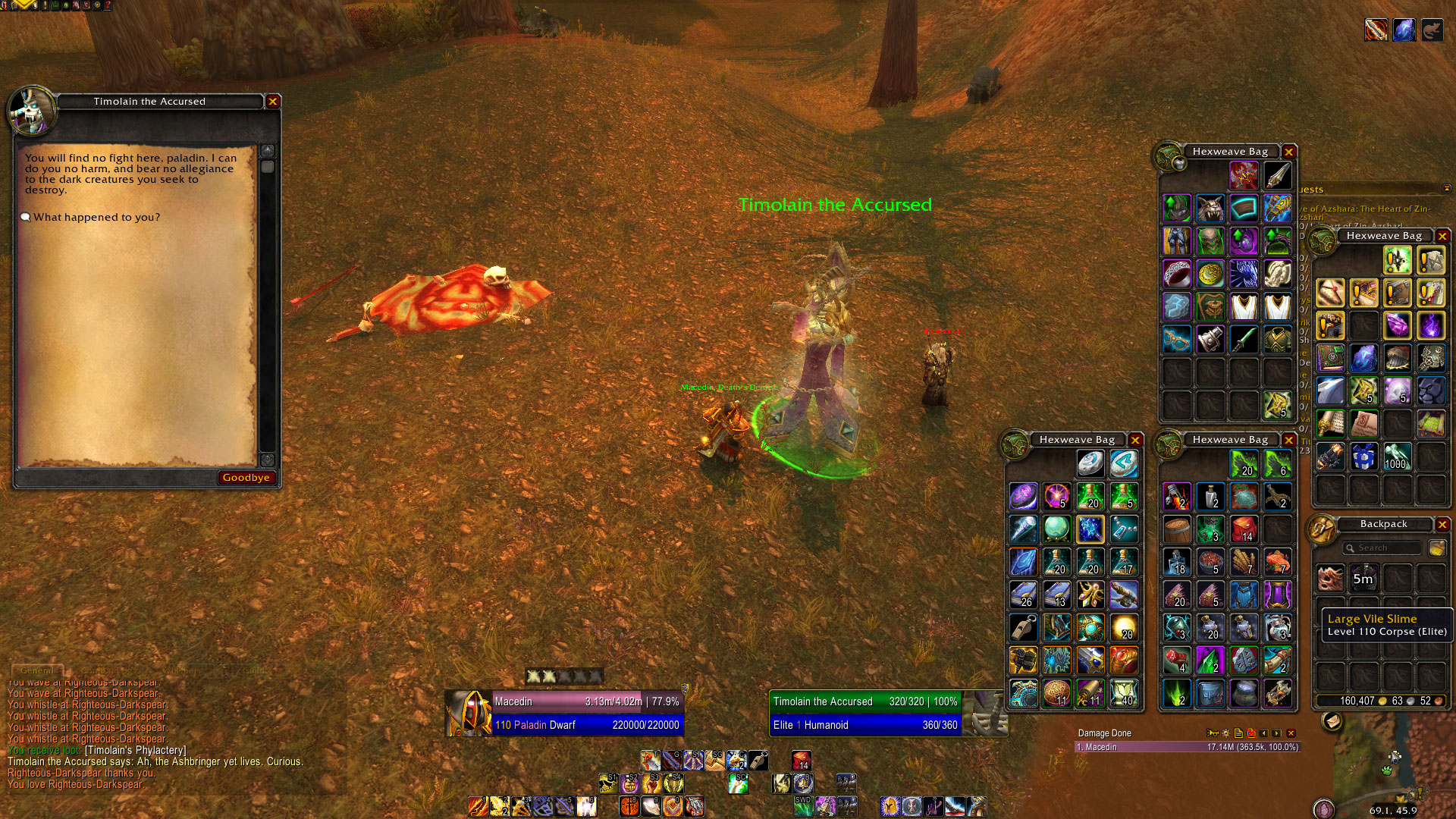Click the Timolain the Accursed target frame
Screen dimensions: 1456x819
coord(866,713)
